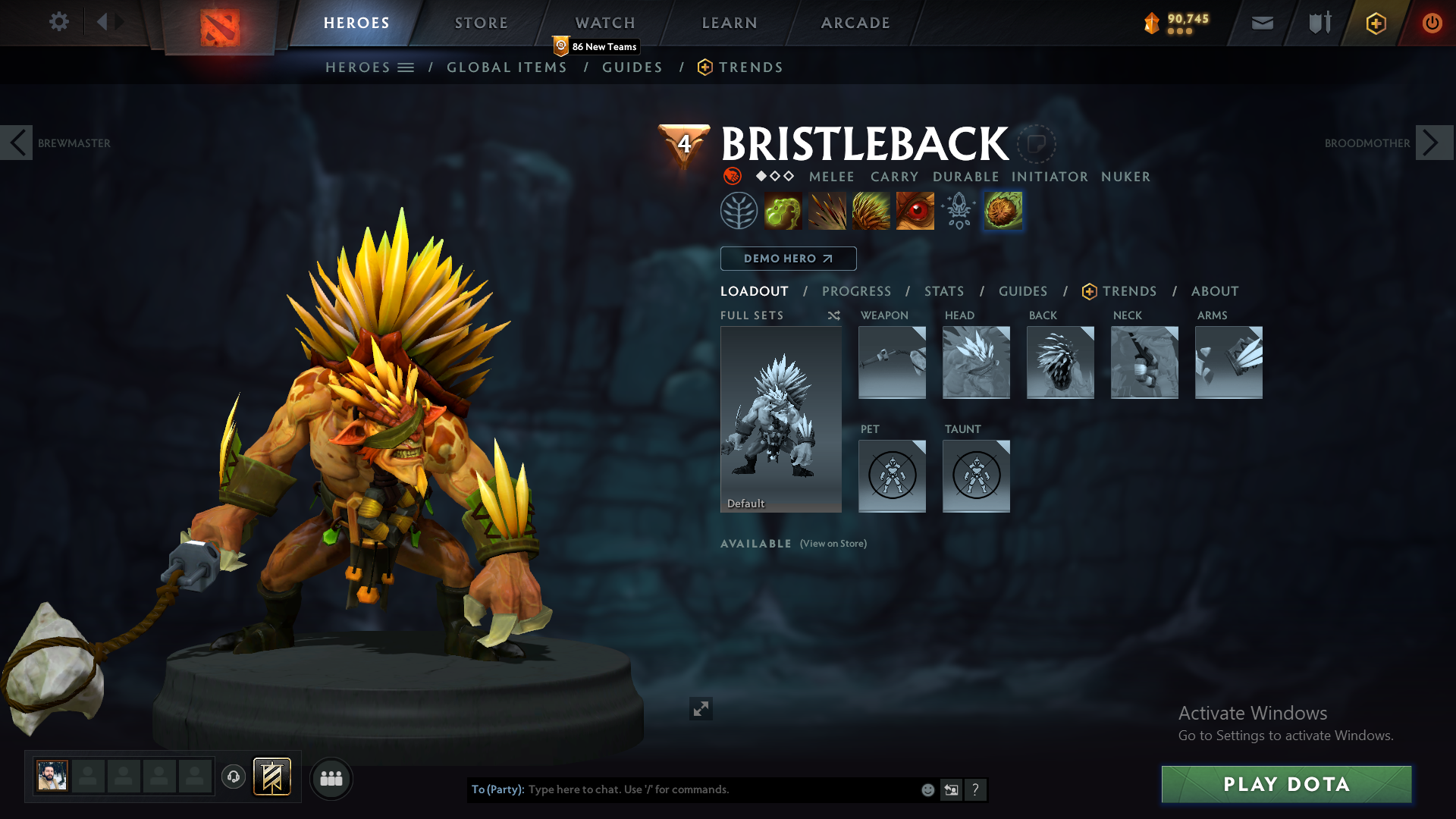The width and height of the screenshot is (1456, 819).
Task: Open the emoticon picker in the chat bar
Action: [927, 789]
